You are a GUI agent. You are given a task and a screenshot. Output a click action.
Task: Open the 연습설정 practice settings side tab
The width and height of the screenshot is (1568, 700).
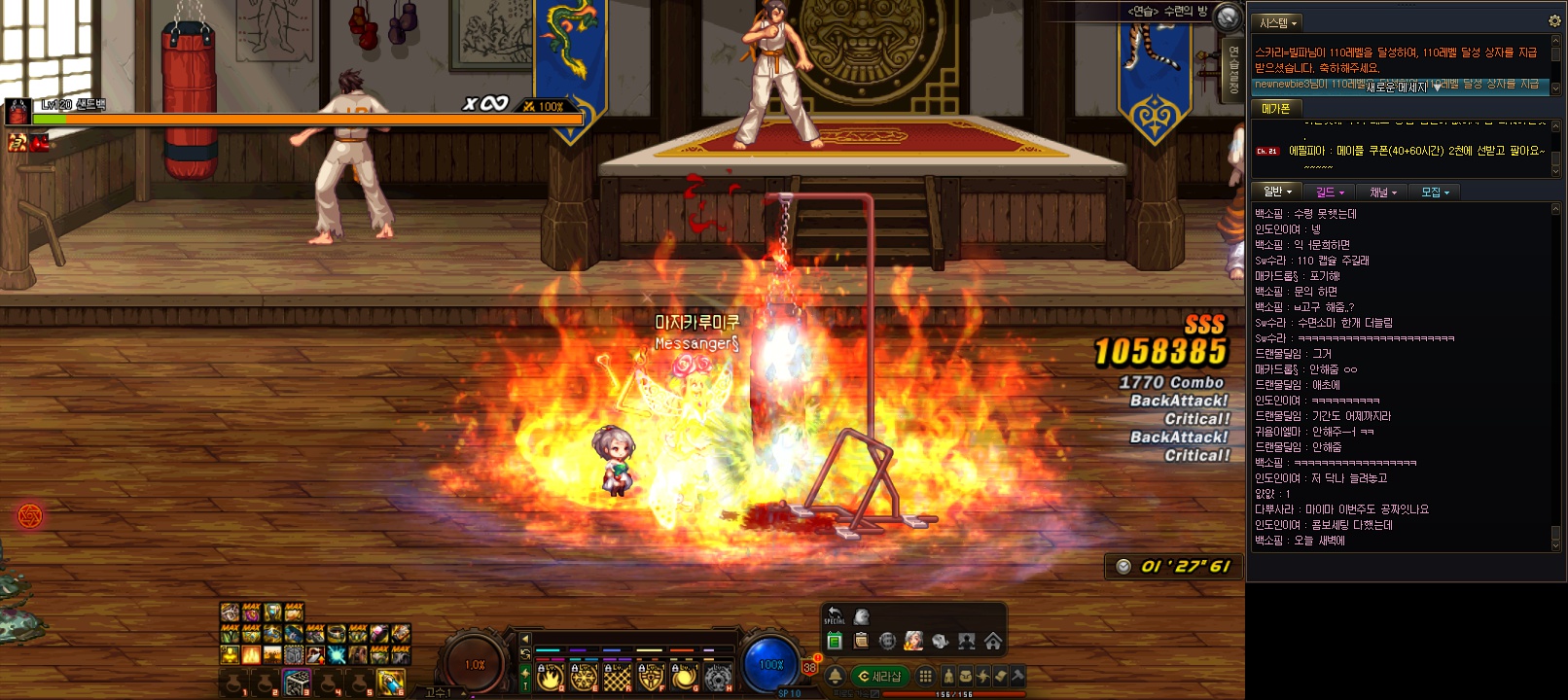coord(1233,68)
